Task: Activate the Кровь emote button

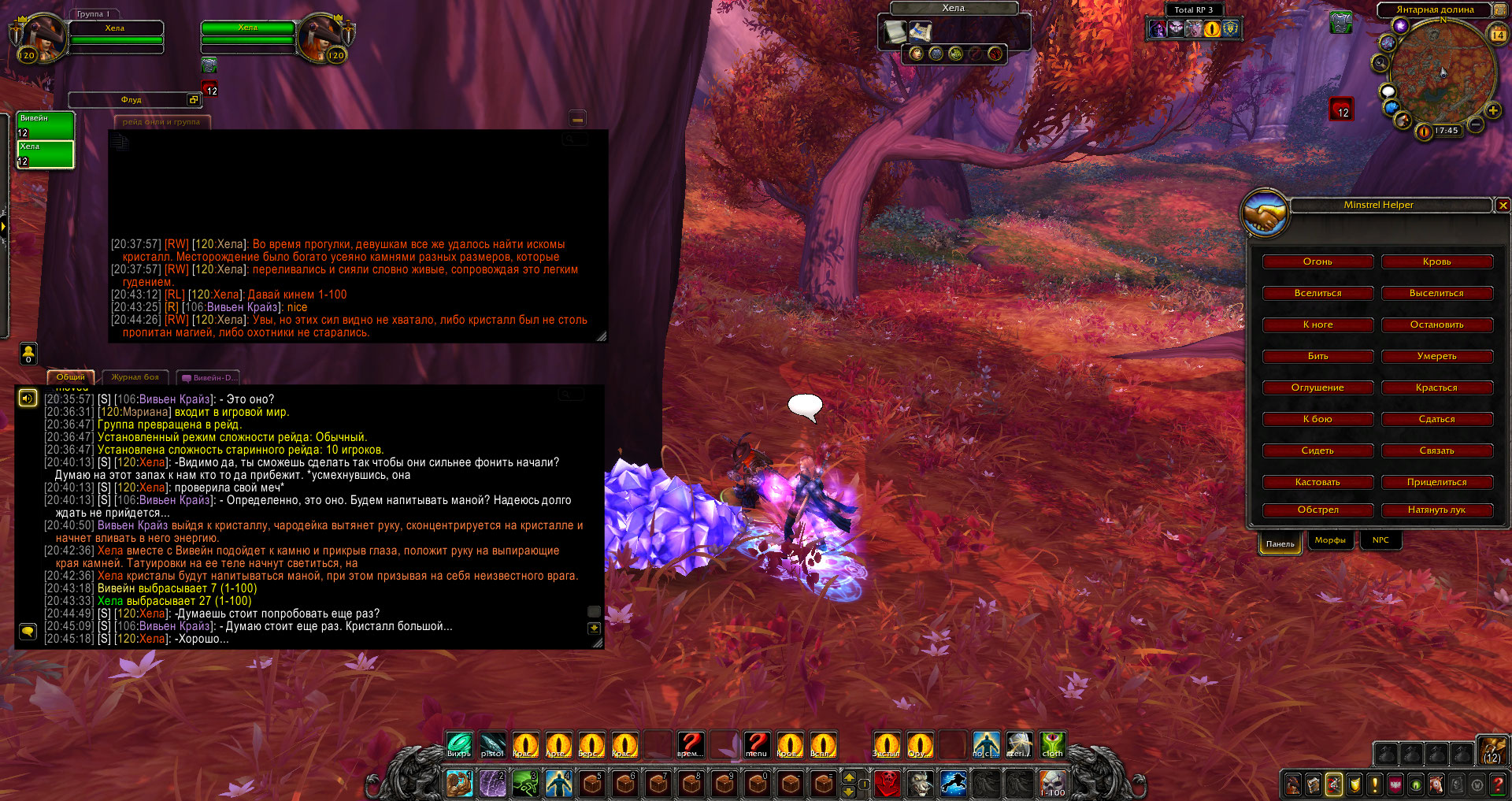Action: (x=1436, y=261)
